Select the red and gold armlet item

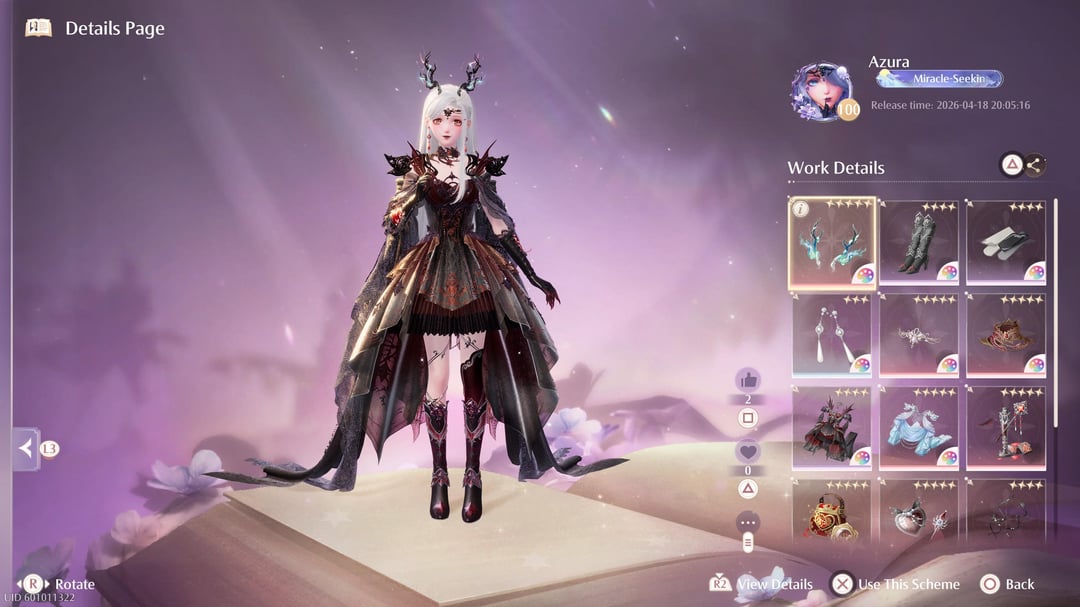[x=832, y=512]
